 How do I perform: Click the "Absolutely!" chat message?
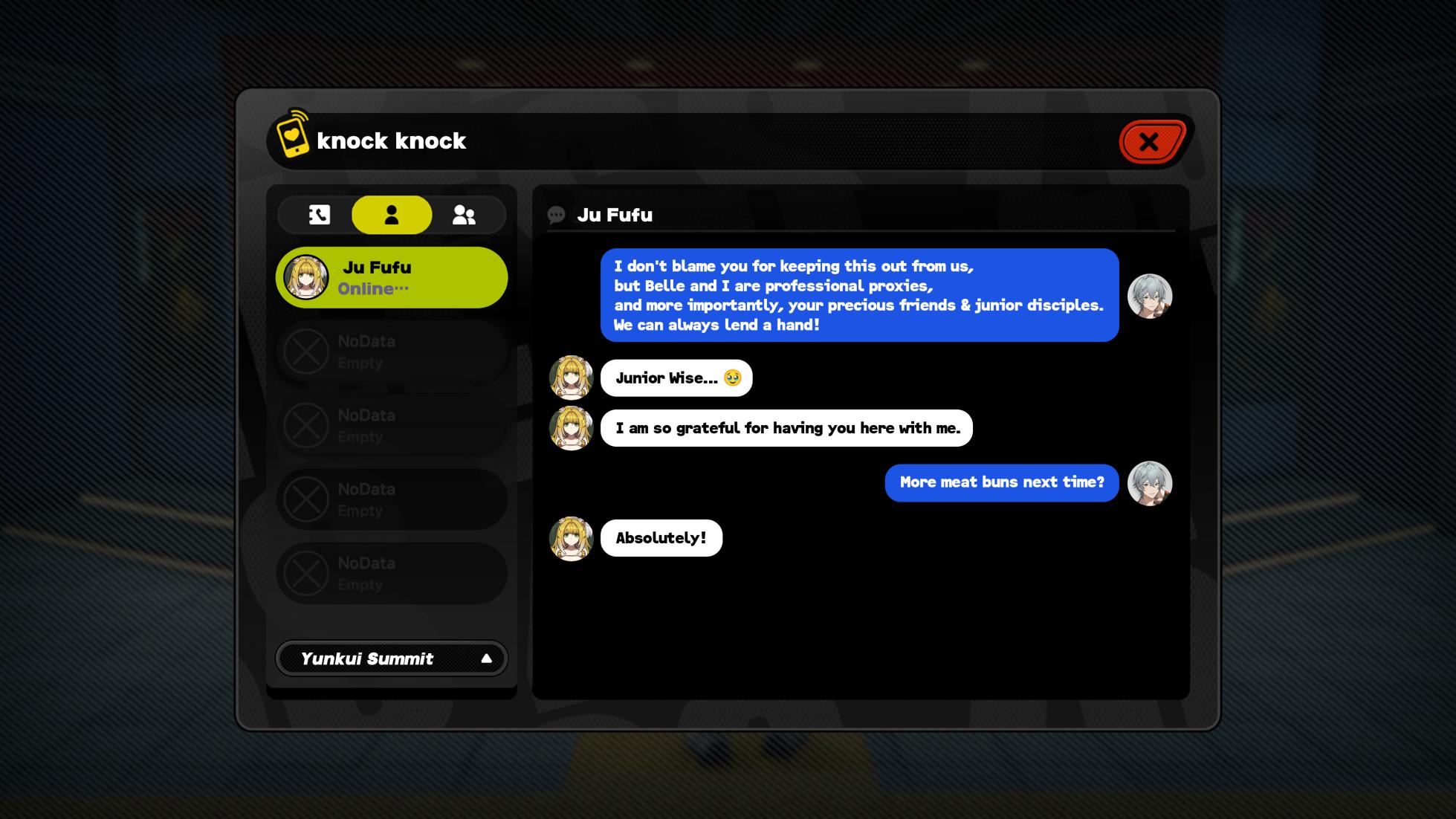tap(661, 538)
